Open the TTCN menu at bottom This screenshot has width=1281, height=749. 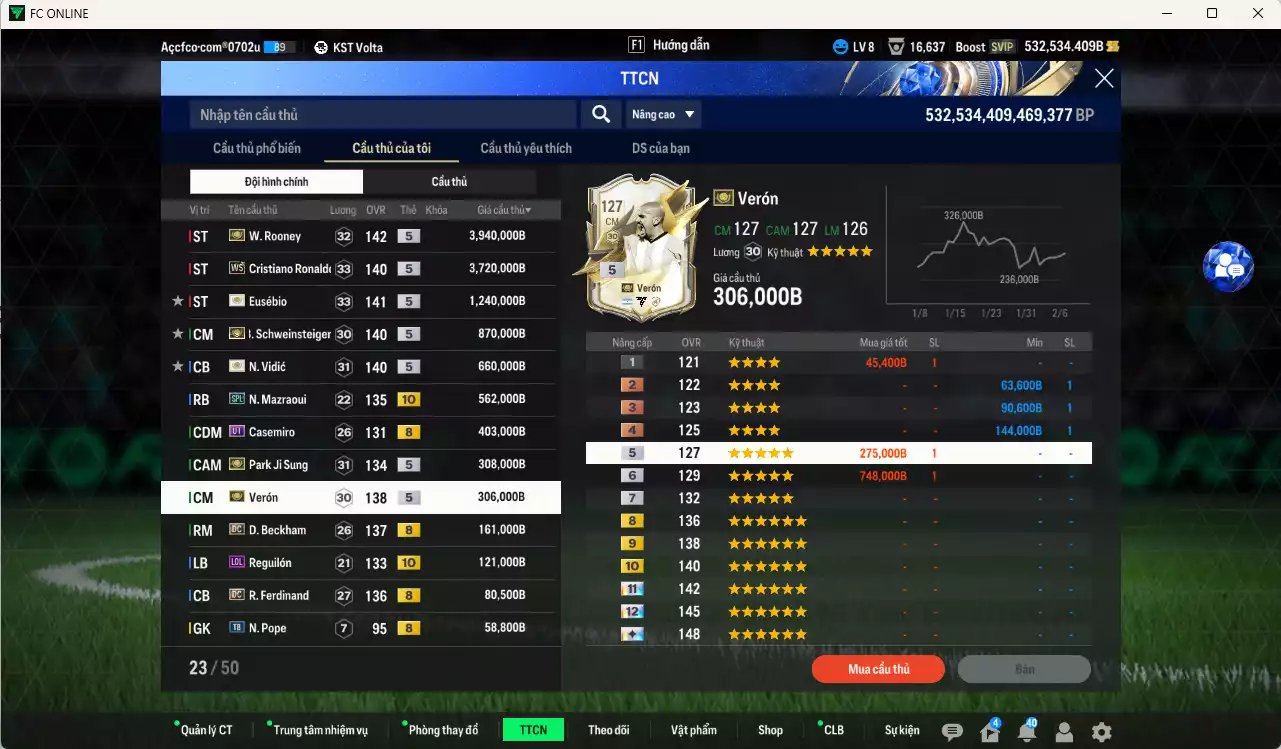533,729
